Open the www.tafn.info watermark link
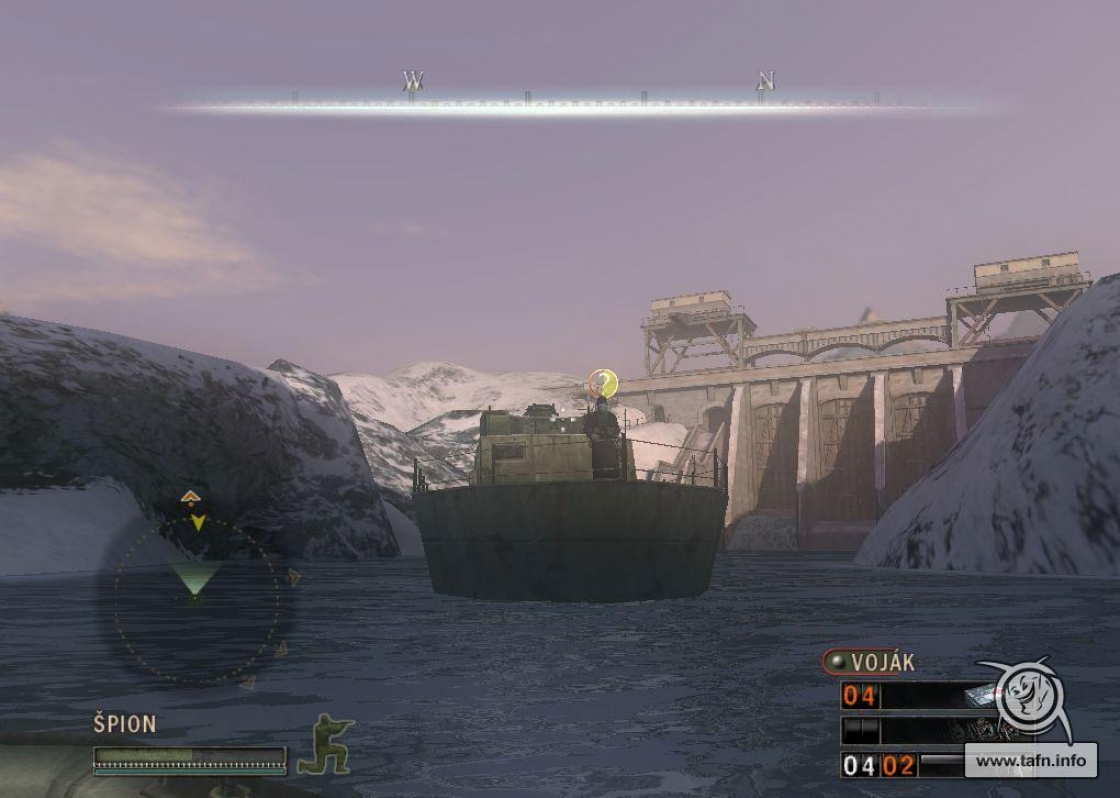 (1030, 761)
